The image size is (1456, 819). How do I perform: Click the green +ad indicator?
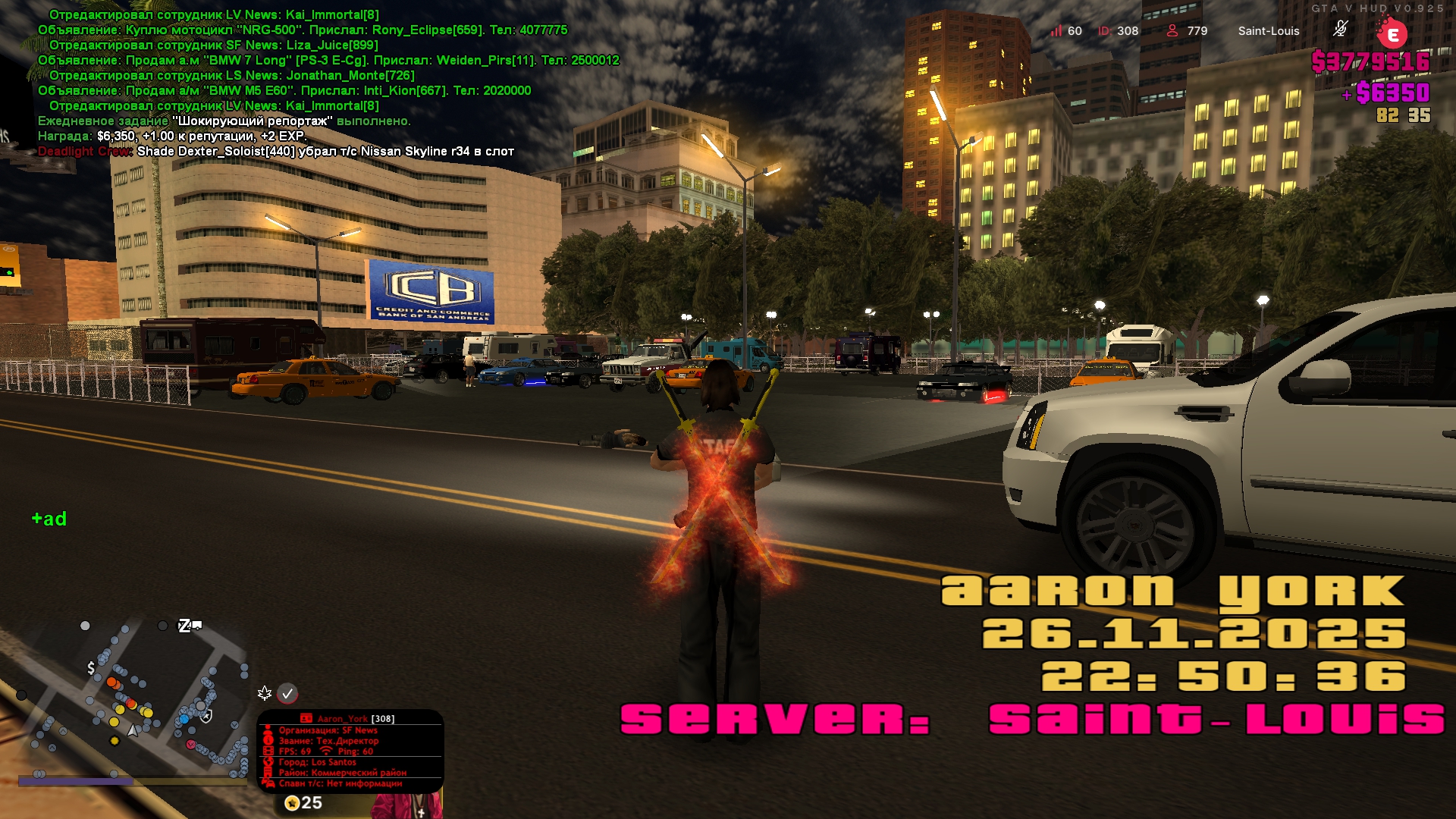click(49, 519)
